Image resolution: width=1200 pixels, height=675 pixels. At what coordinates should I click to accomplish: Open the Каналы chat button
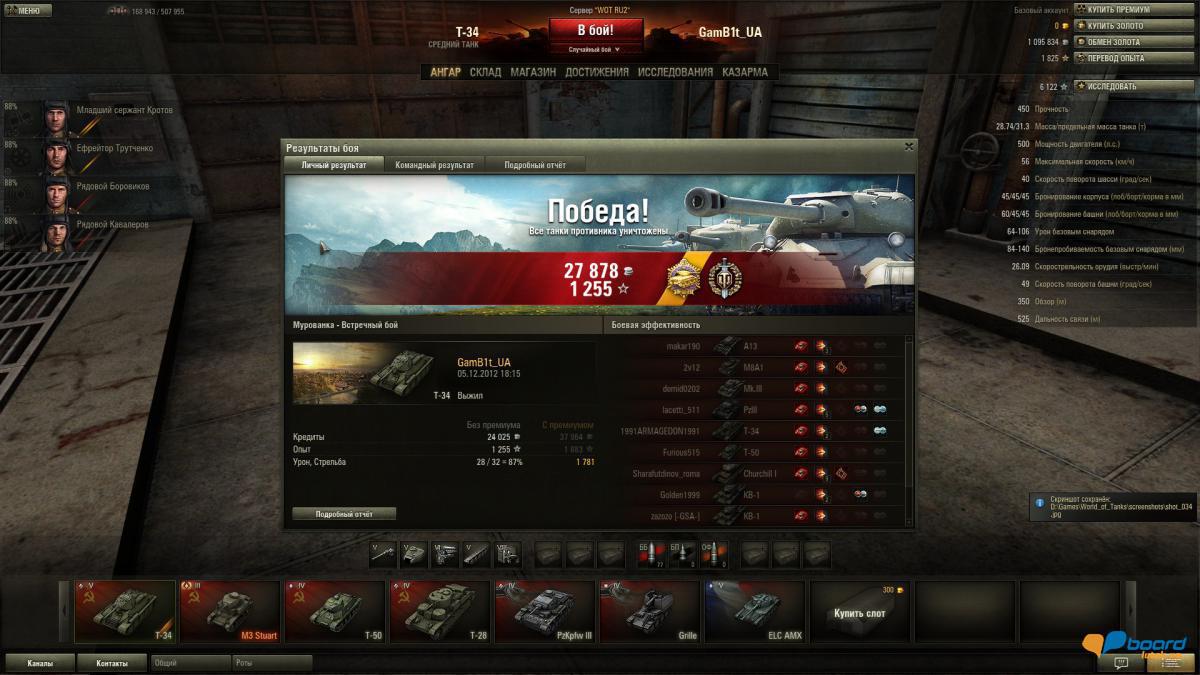pos(40,663)
